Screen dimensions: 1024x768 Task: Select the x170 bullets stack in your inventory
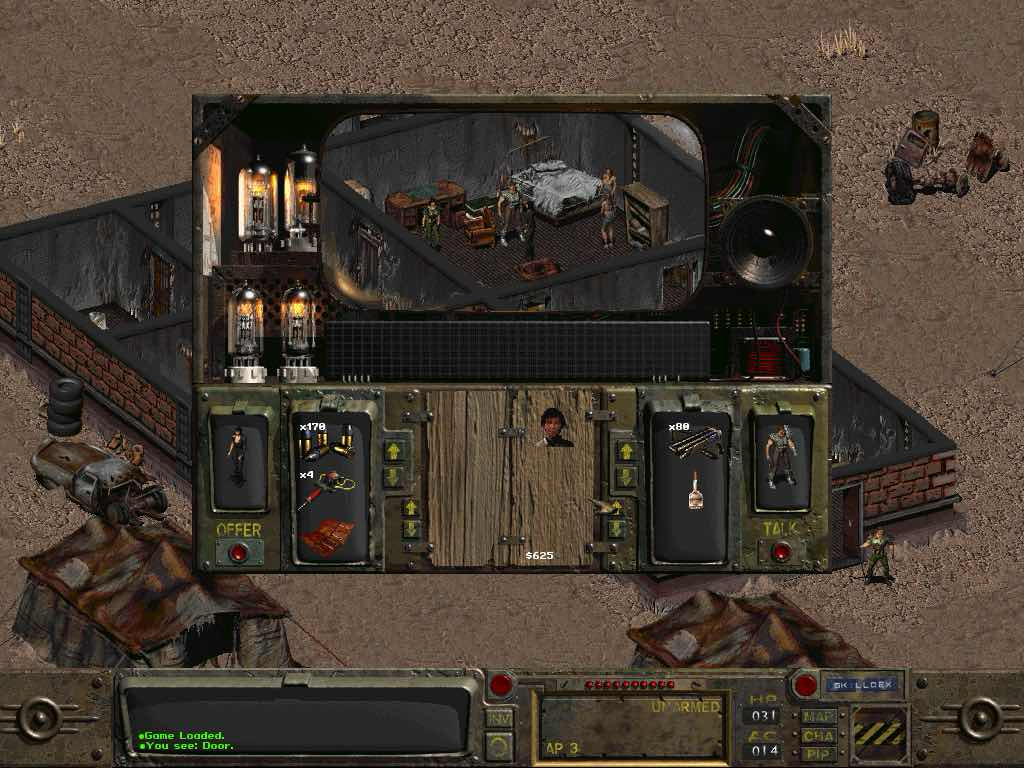327,442
